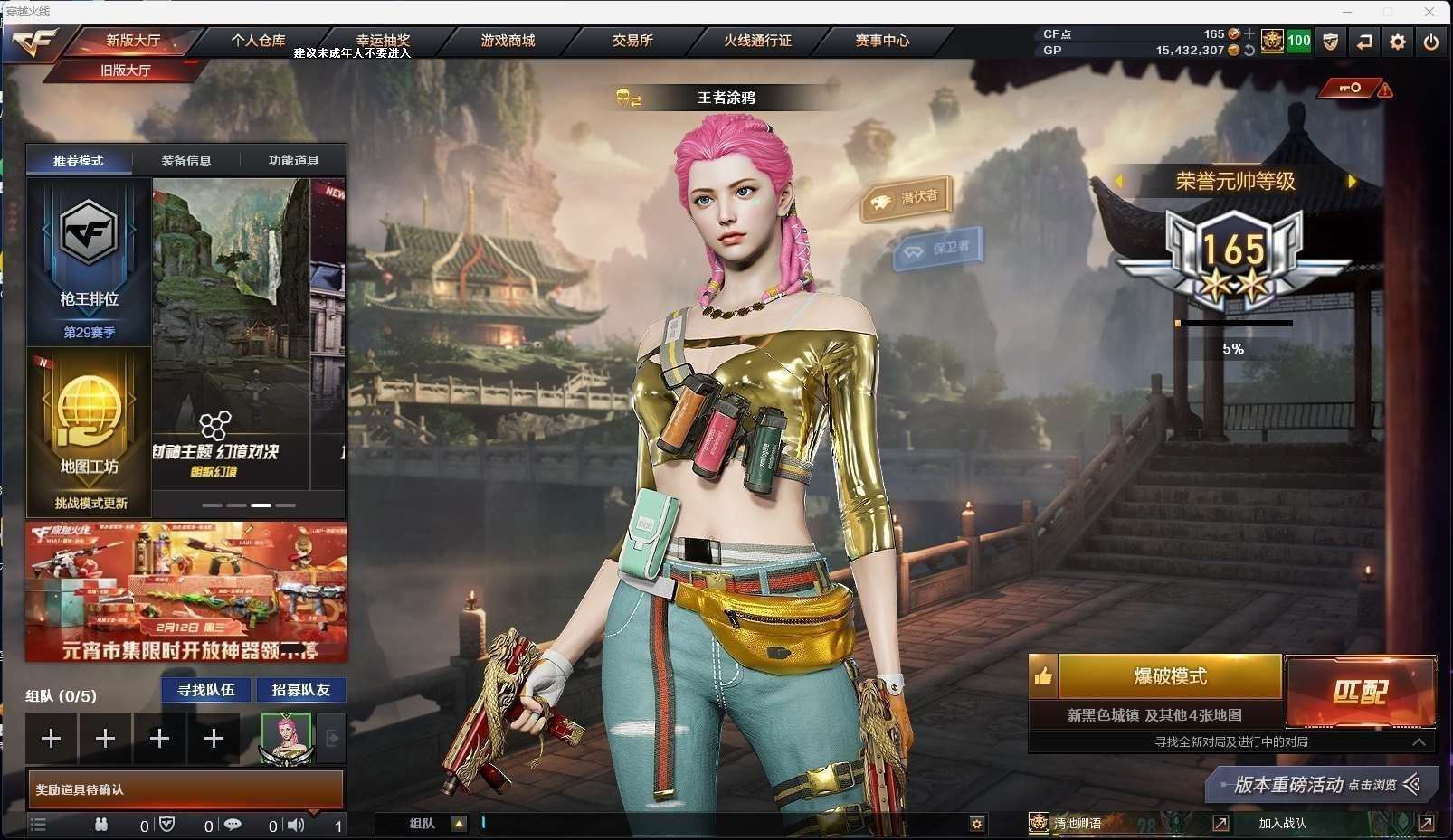Switch to the 功能道具 tab
Image resolution: width=1453 pixels, height=840 pixels.
[293, 161]
